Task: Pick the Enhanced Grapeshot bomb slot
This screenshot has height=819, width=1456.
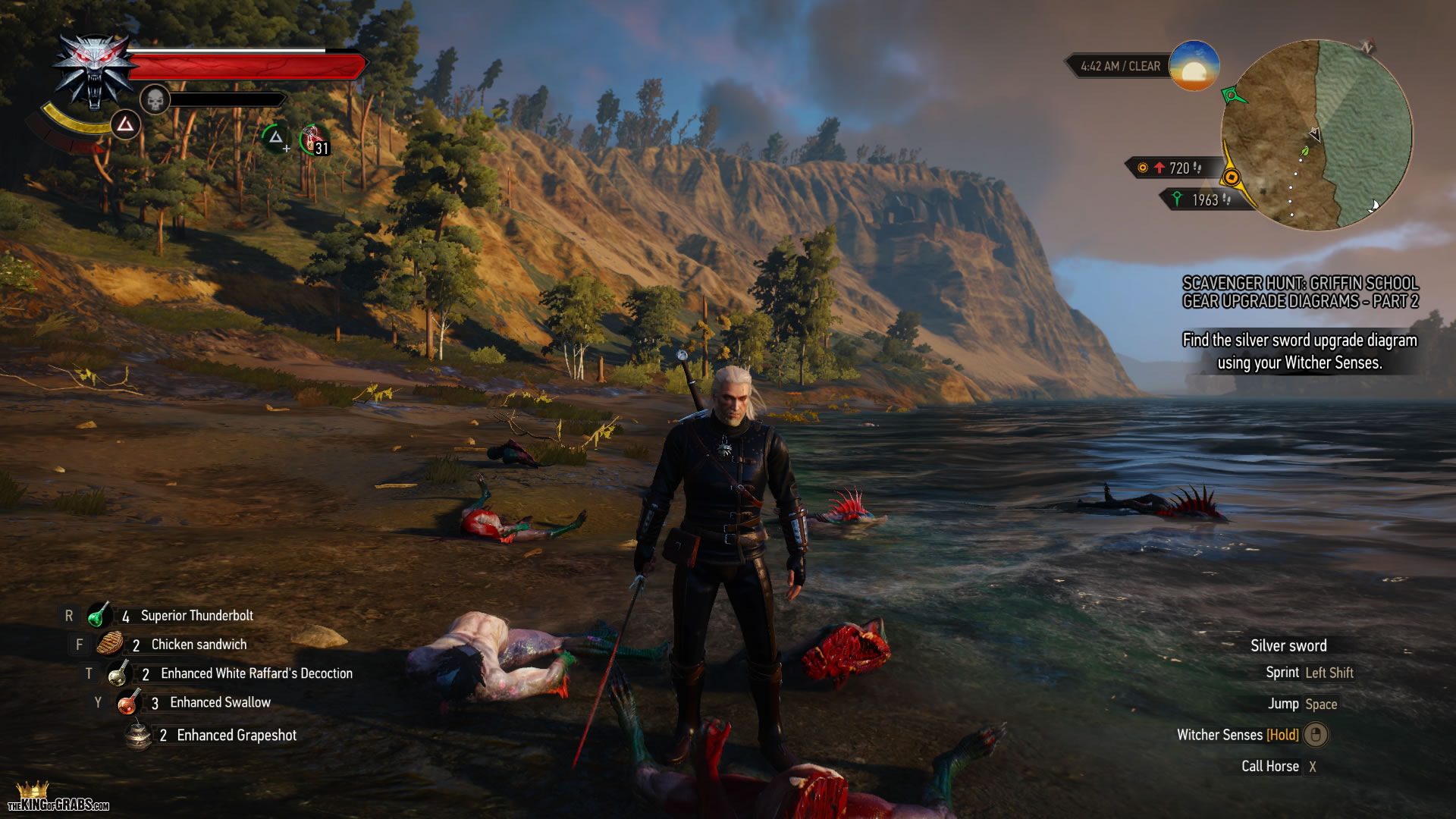Action: tap(138, 736)
